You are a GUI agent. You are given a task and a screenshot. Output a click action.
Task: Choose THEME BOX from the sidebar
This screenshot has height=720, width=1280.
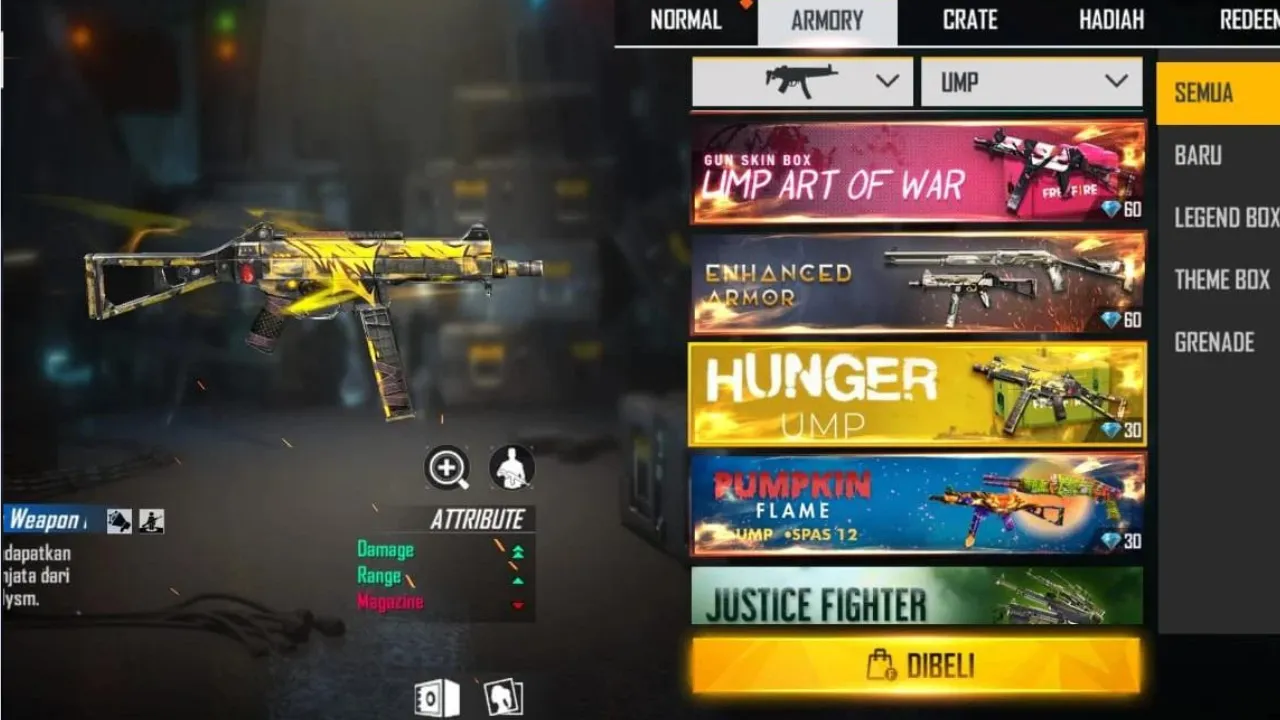[1221, 280]
